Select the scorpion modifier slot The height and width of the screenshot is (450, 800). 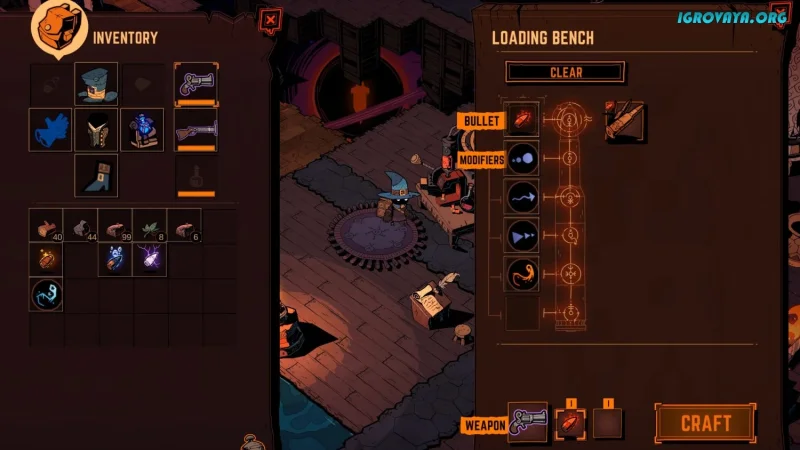[523, 274]
